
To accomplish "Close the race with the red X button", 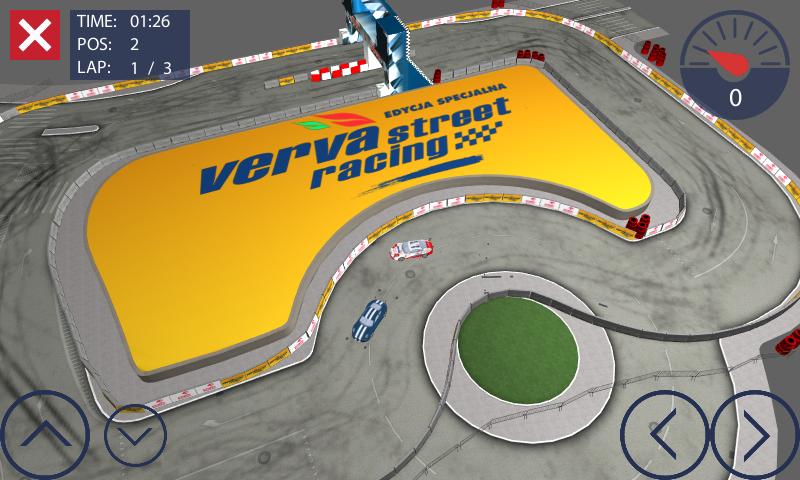I will point(34,36).
